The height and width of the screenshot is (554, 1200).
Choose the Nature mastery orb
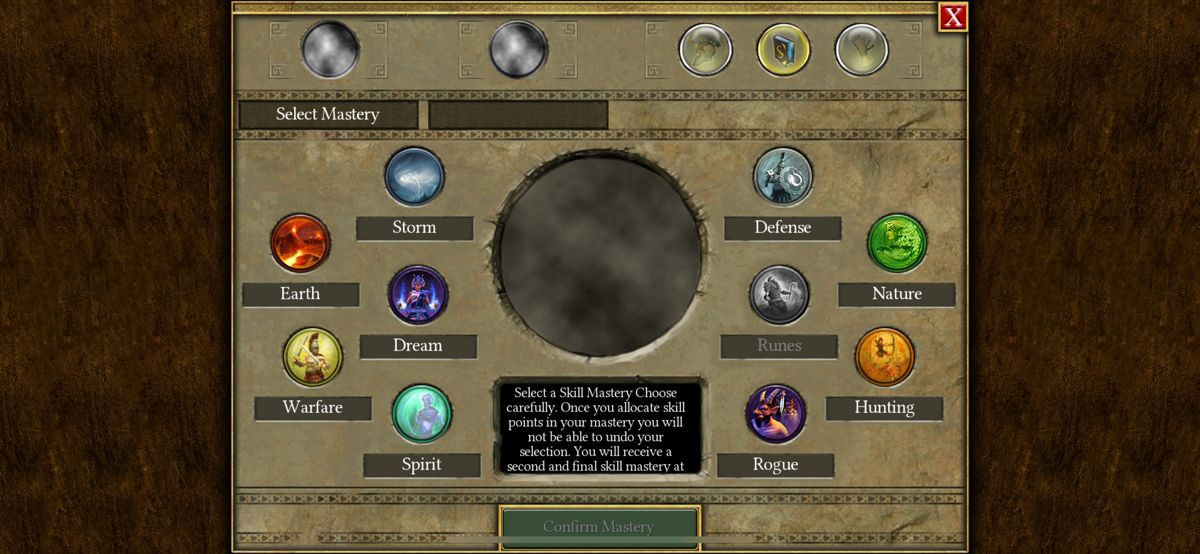pyautogui.click(x=897, y=243)
